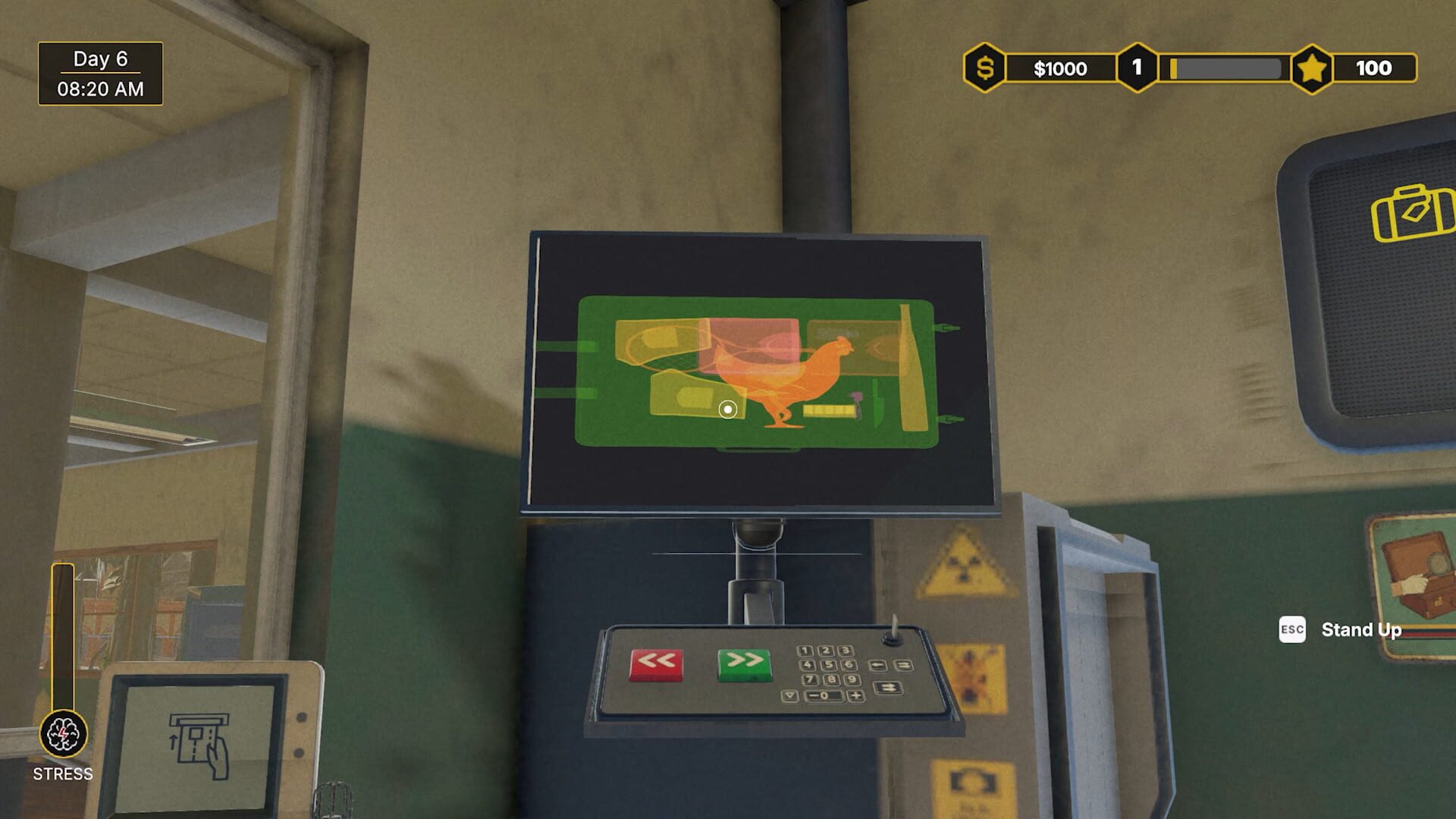Click the insect hazard sticker below the keypad
1456x819 pixels.
tap(974, 676)
